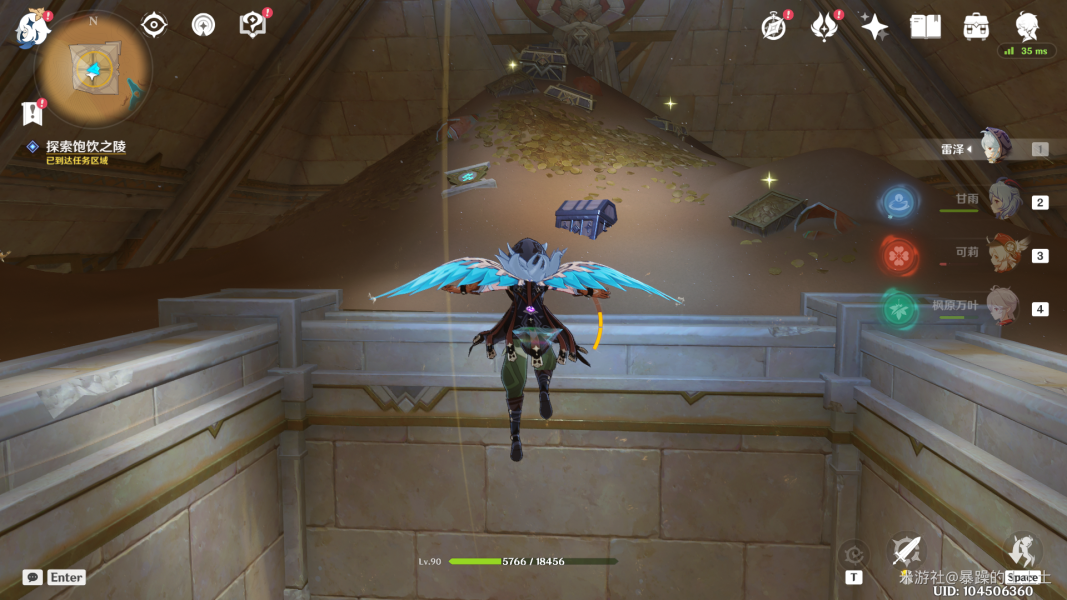The height and width of the screenshot is (600, 1067).
Task: Tap the drop-down descend button
Action: click(x=1022, y=551)
